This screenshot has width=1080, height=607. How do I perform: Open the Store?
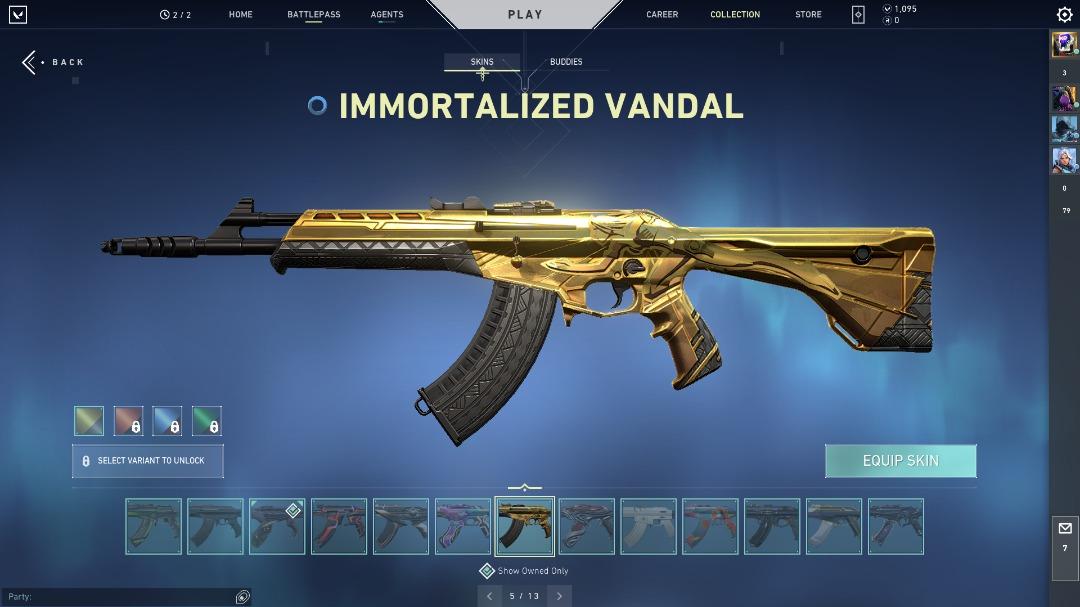click(x=808, y=15)
